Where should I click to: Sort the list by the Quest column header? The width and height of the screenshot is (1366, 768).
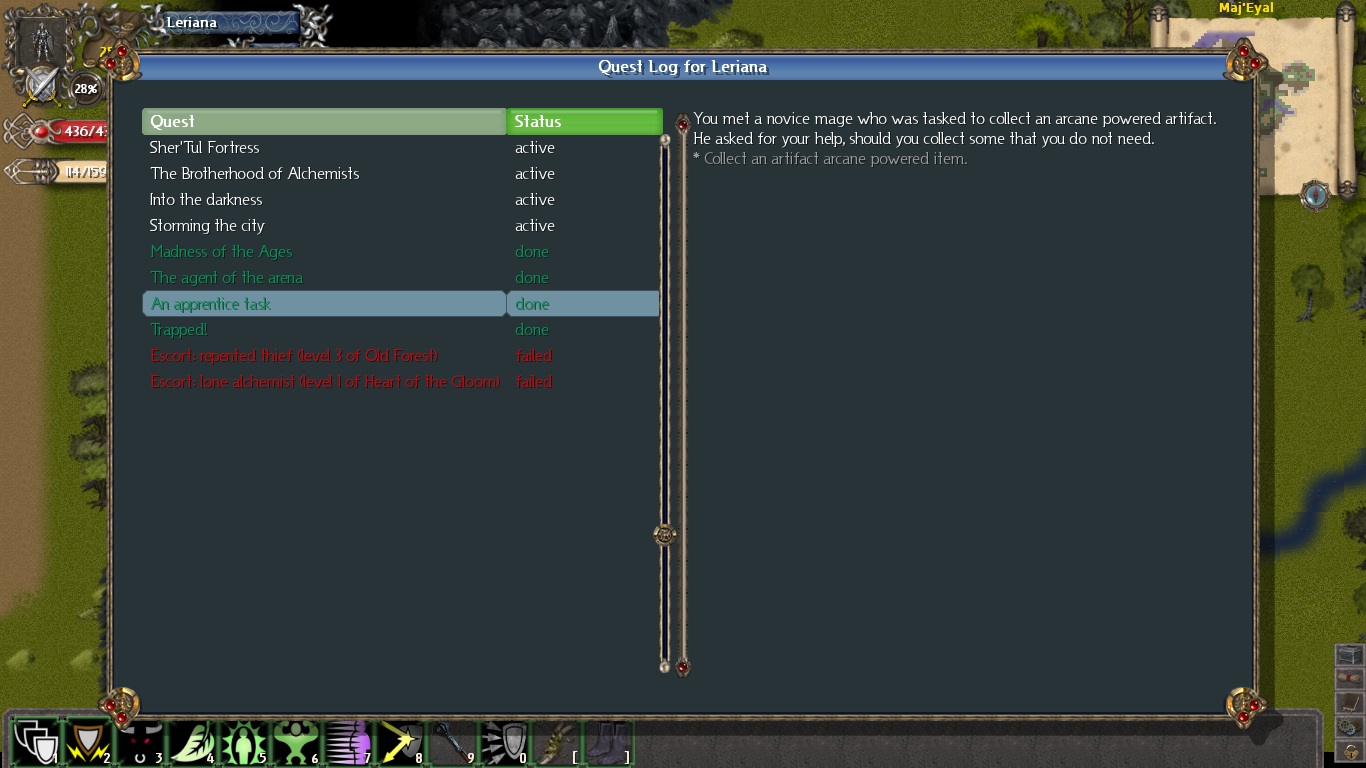324,122
